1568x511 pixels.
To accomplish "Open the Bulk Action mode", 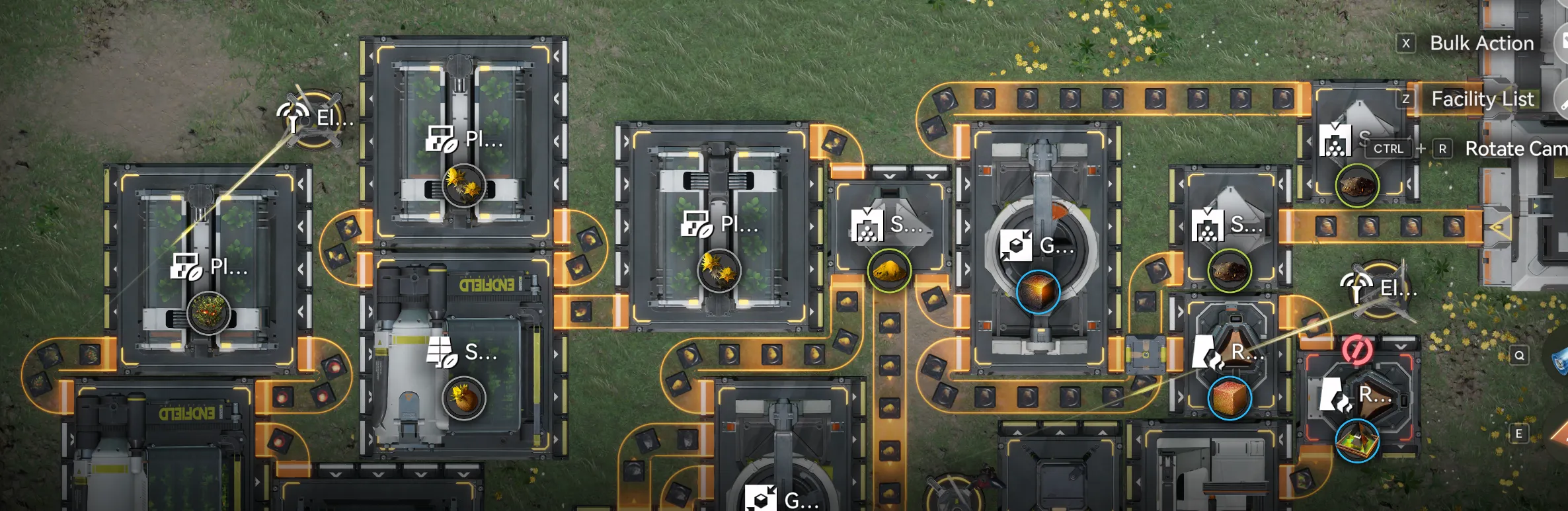I will click(x=1481, y=44).
